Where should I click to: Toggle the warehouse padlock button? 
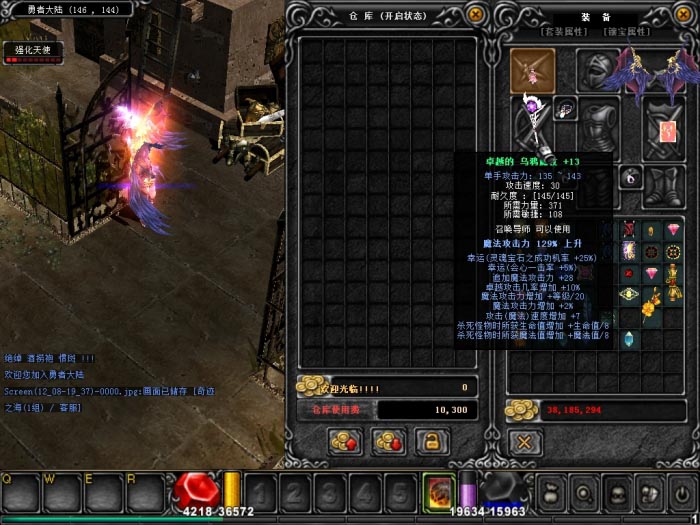(x=431, y=440)
